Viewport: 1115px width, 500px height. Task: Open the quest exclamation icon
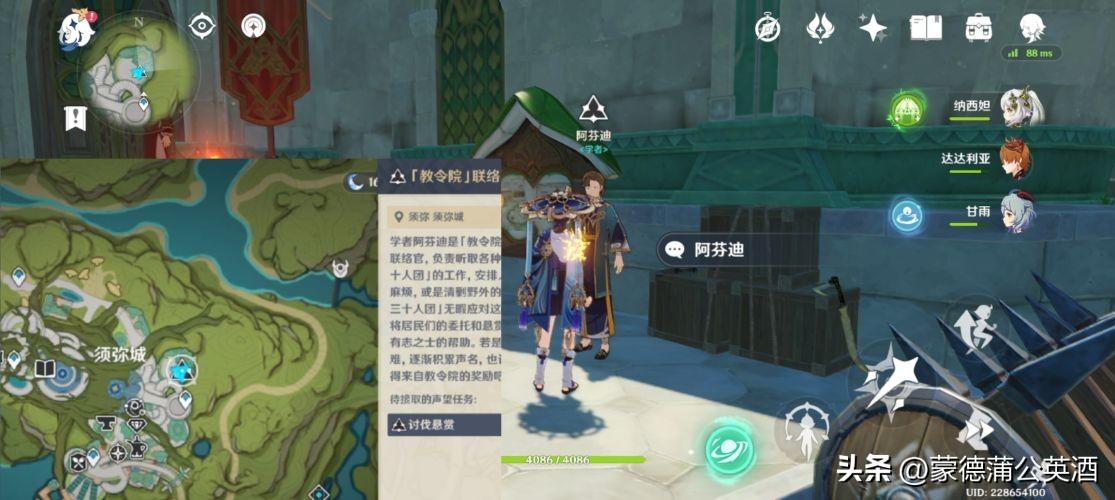pyautogui.click(x=75, y=118)
